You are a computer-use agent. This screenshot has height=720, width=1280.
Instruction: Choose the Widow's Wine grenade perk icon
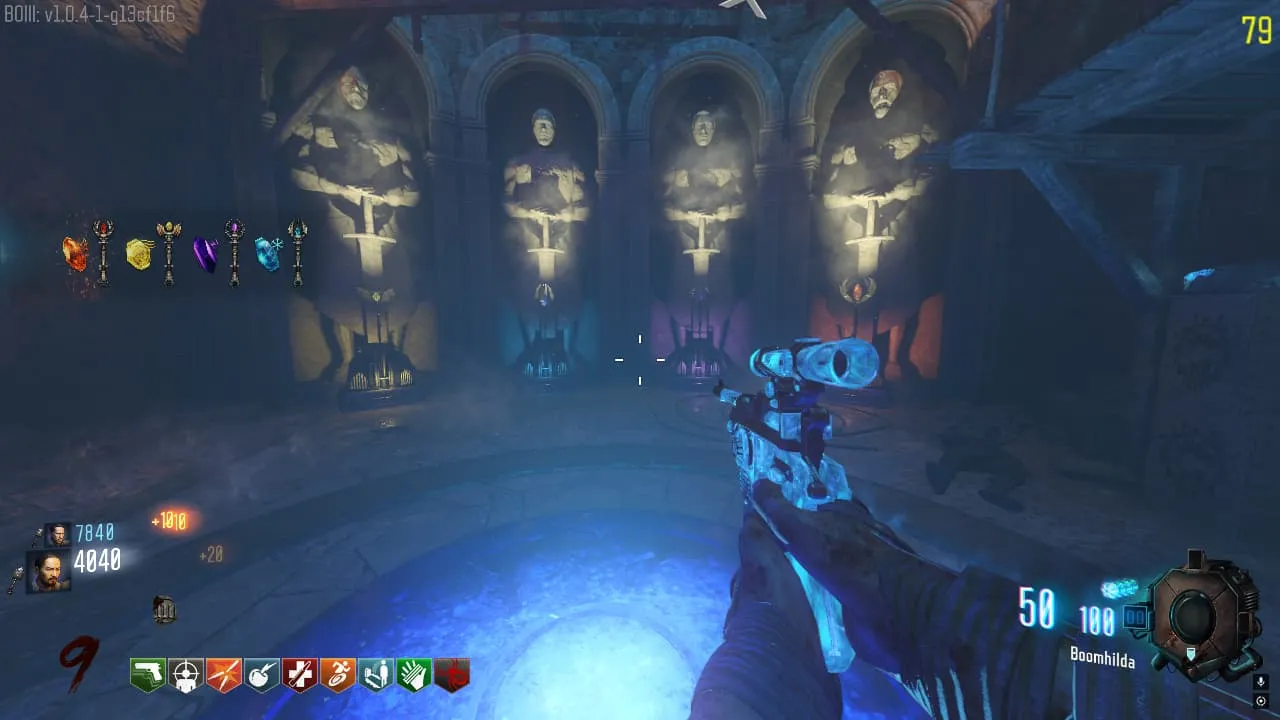pos(262,675)
